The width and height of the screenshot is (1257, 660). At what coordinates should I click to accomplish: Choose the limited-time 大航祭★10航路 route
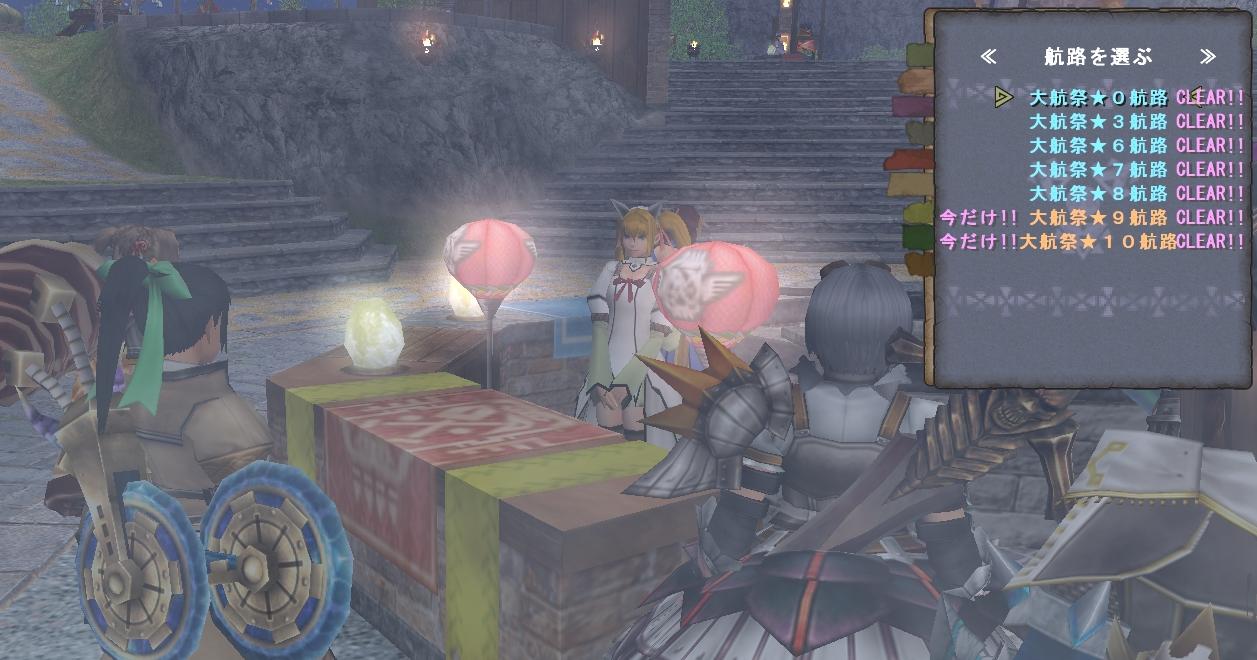[1097, 241]
